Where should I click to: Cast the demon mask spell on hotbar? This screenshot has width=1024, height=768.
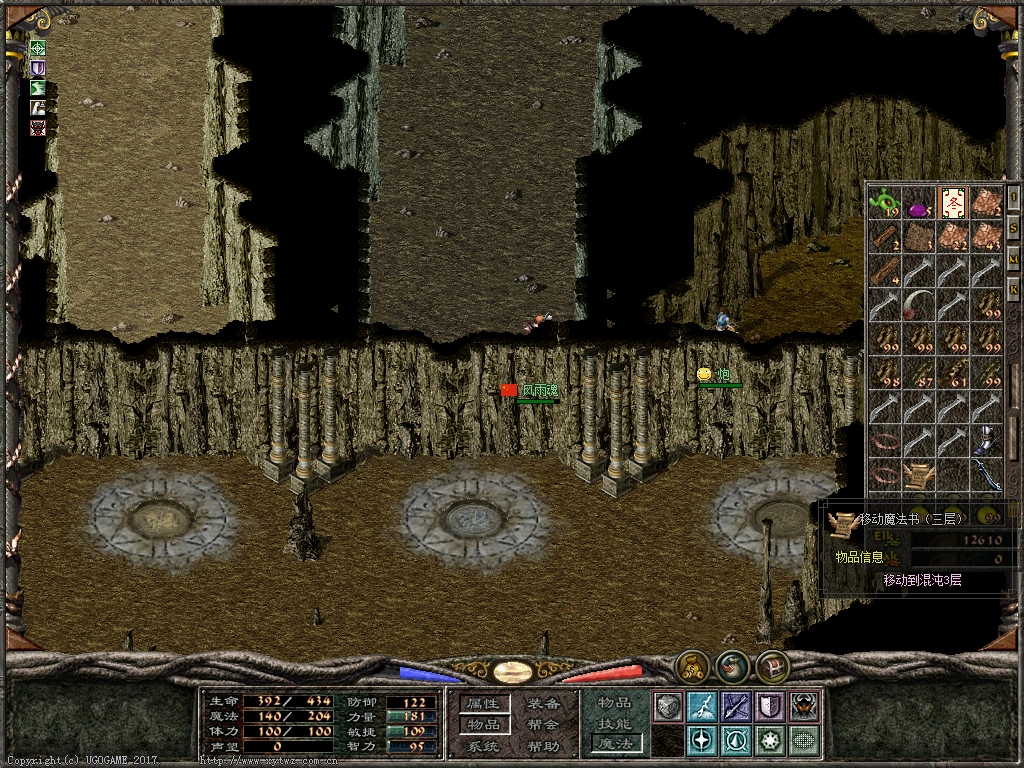click(x=803, y=707)
